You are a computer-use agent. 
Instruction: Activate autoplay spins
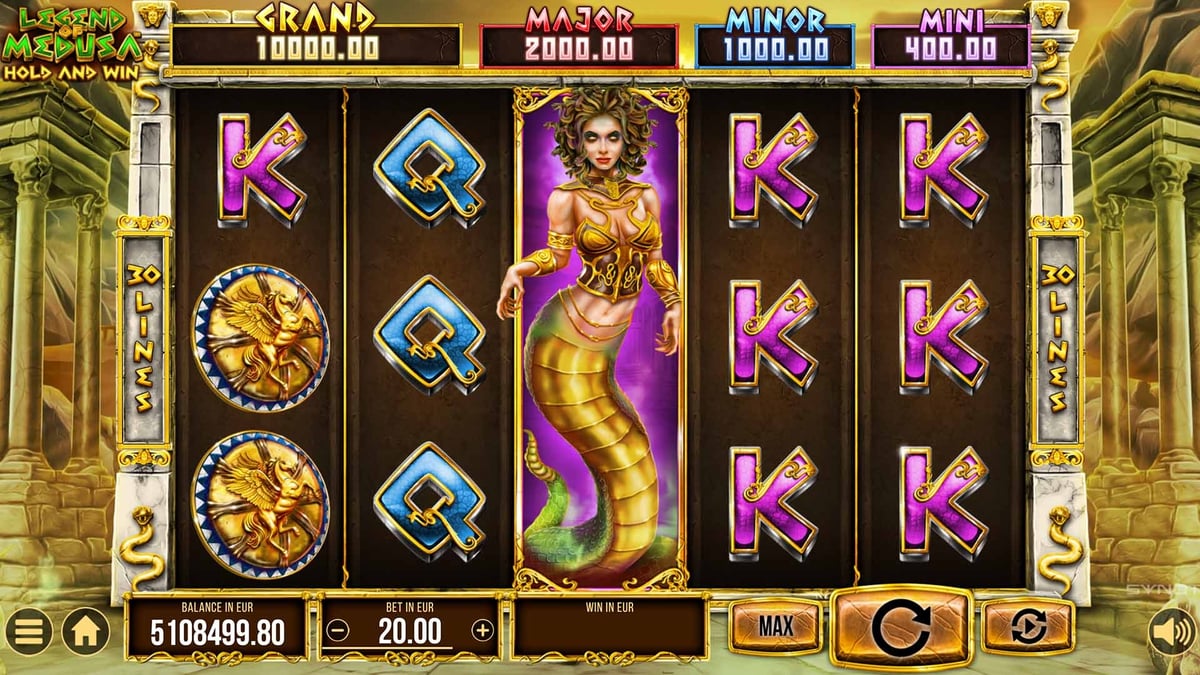[x=1027, y=627]
